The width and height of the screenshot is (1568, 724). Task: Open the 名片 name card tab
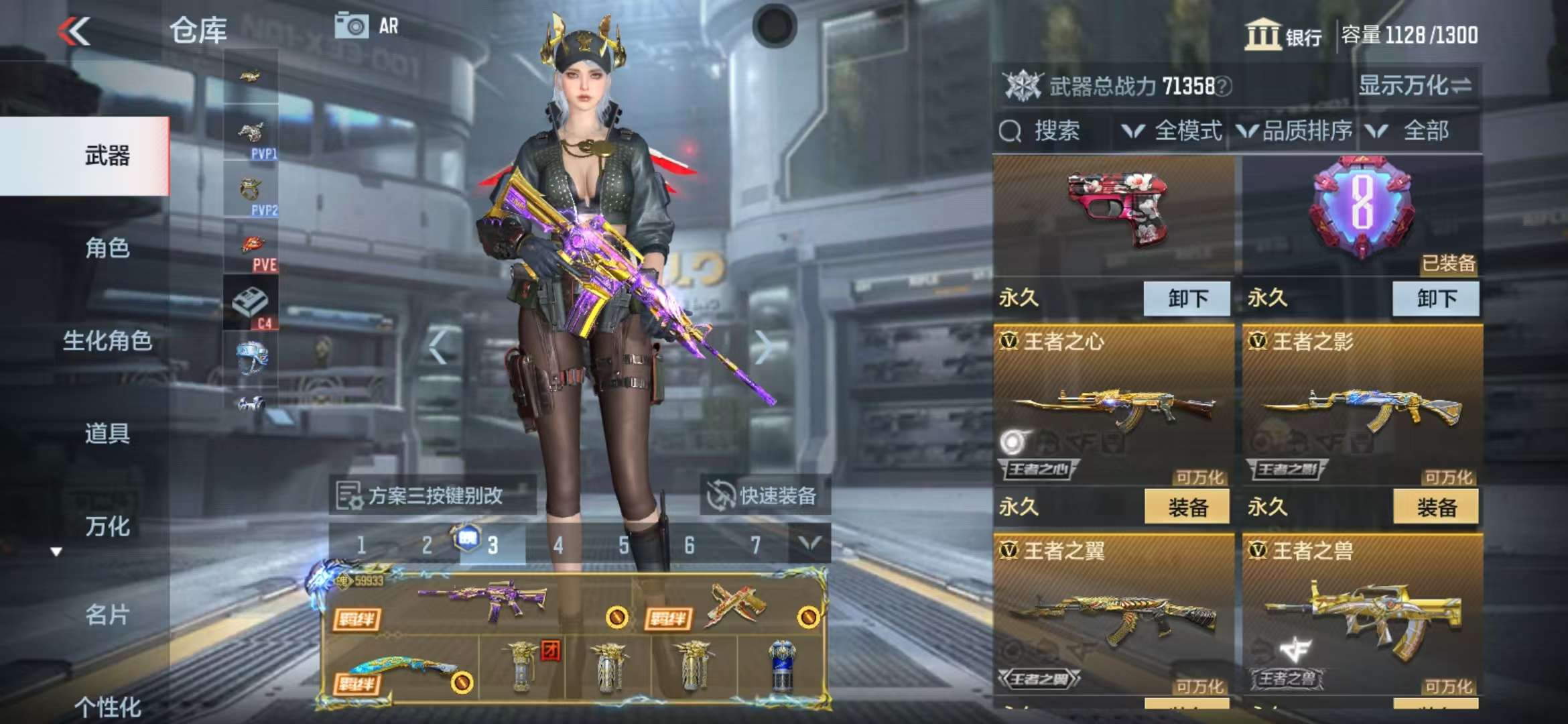(x=107, y=614)
